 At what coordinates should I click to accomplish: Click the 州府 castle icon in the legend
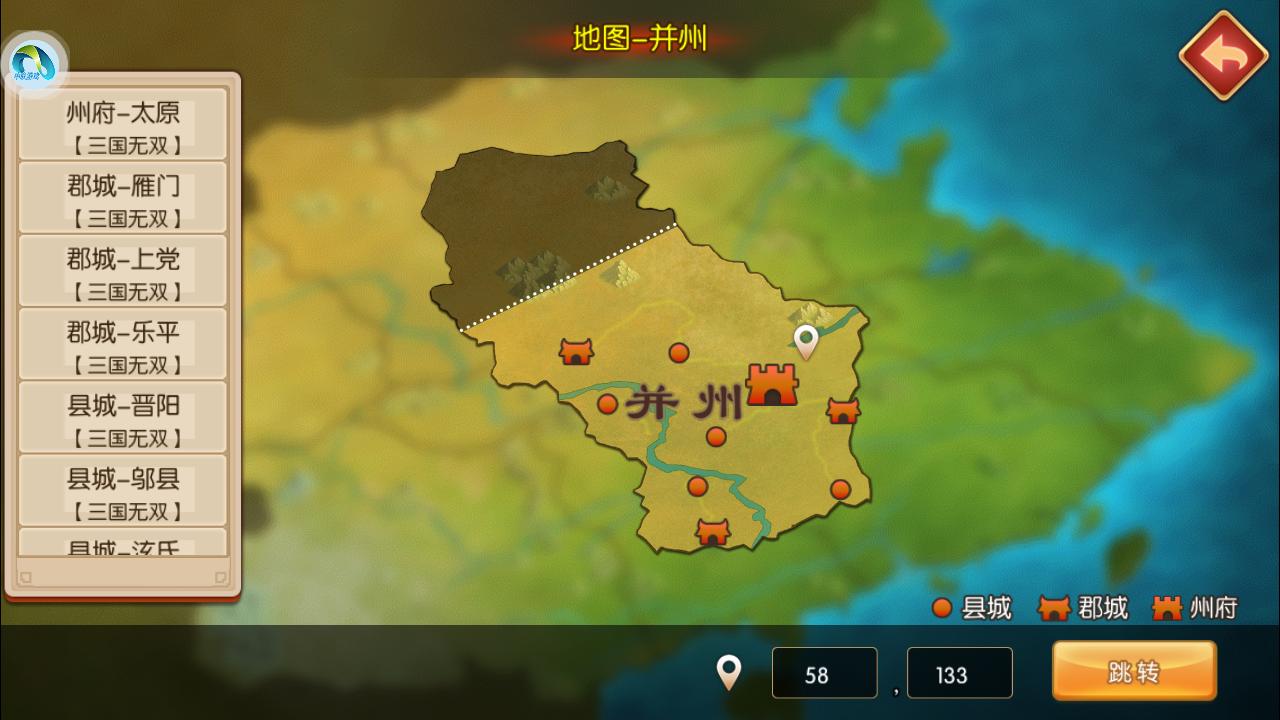point(1166,605)
